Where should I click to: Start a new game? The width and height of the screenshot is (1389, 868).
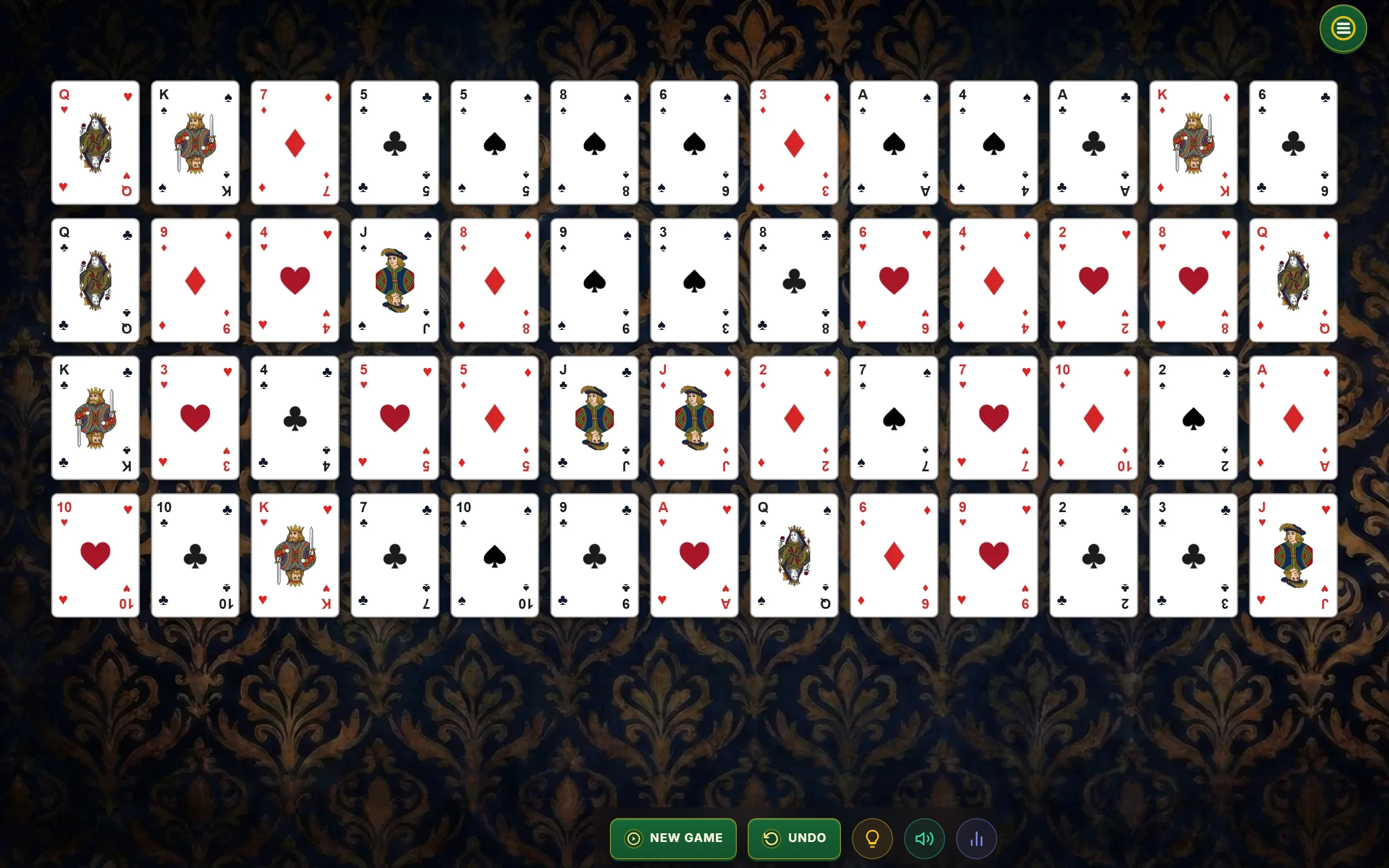(673, 838)
